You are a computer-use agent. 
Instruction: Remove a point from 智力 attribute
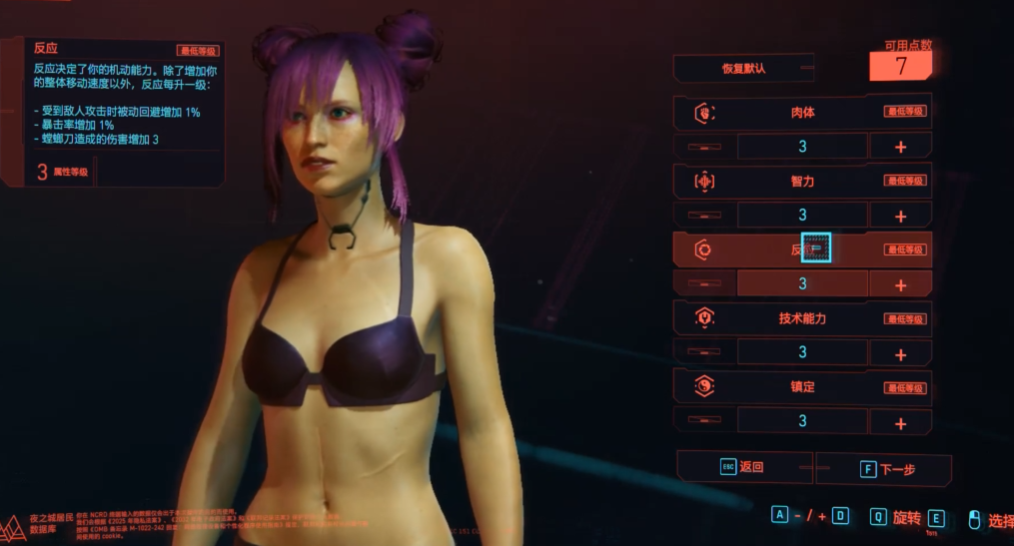(705, 216)
